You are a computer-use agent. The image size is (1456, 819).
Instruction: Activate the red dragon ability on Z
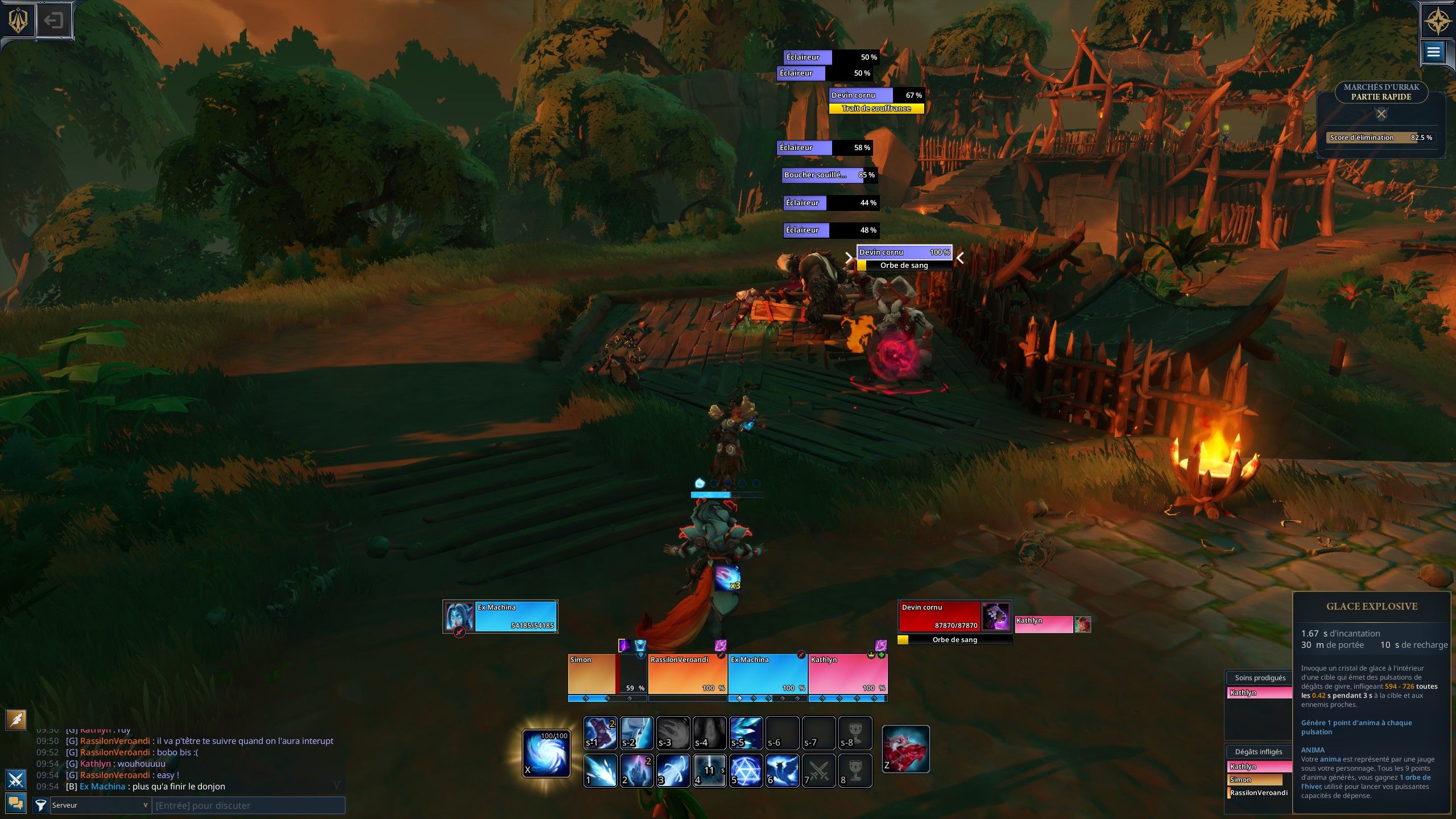tap(905, 749)
